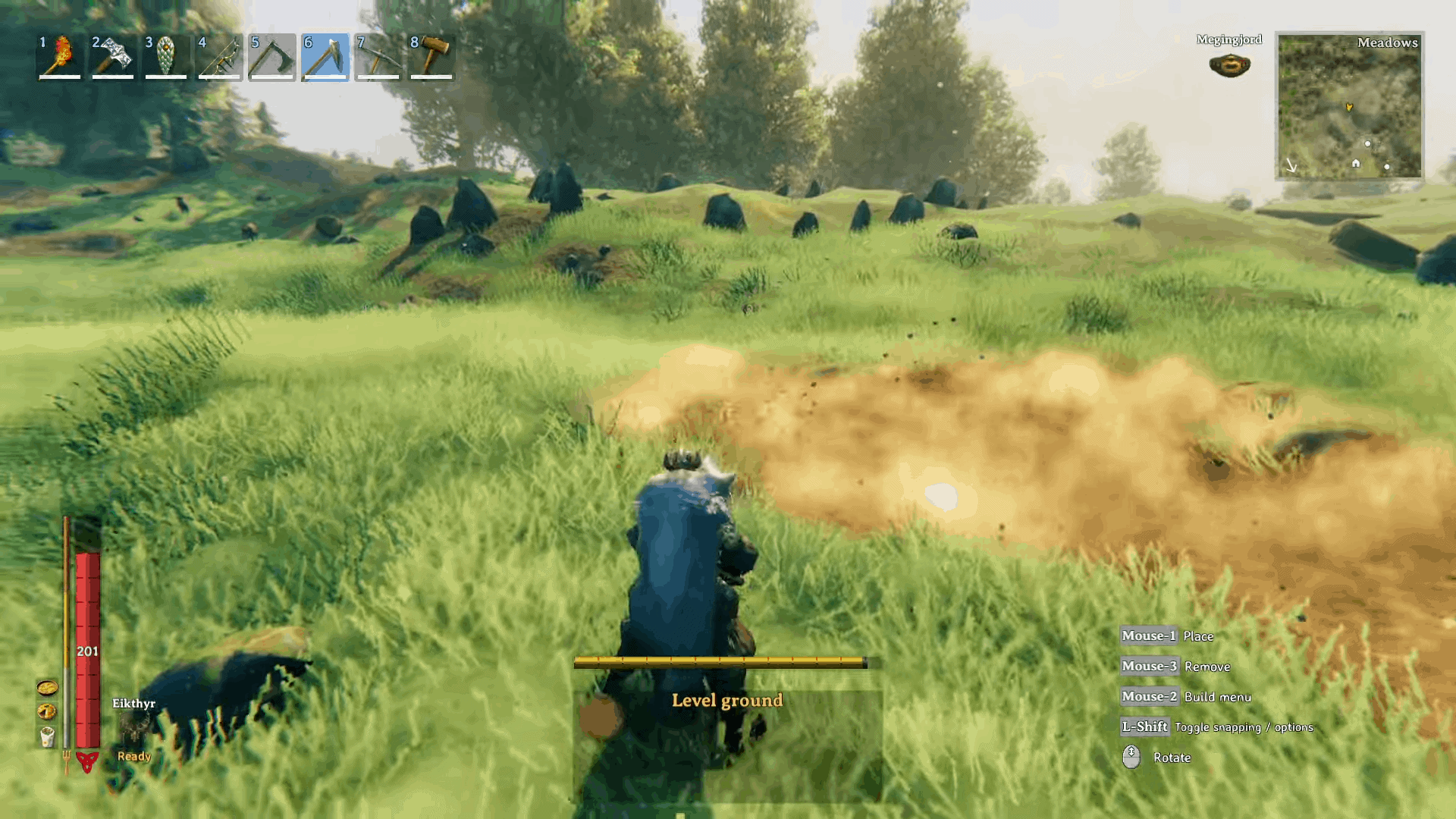Equip the stone axe in hotbar slot 2
This screenshot has height=819, width=1456.
tap(112, 58)
